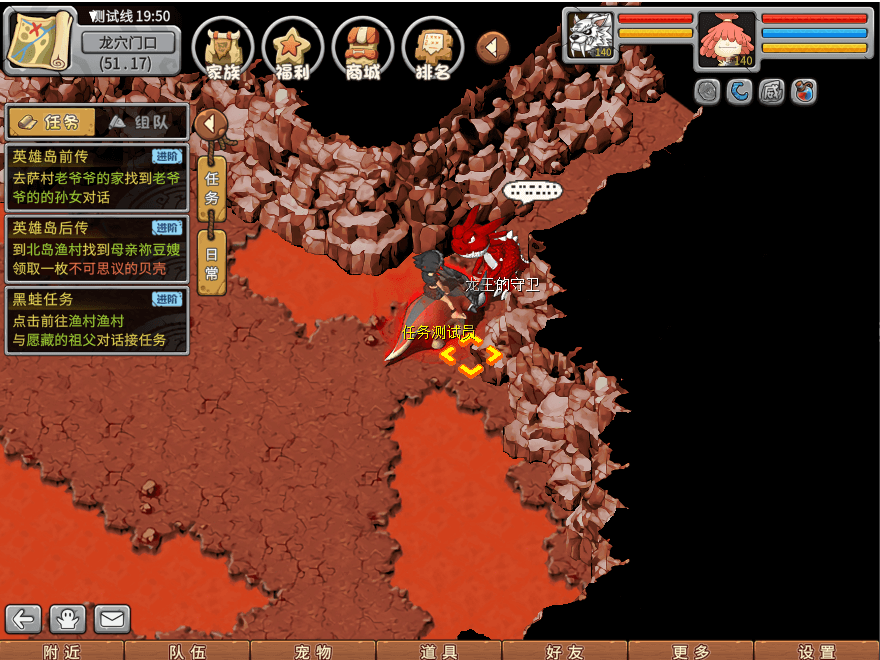Open the 好友 (Friends) bottom menu

click(565, 651)
